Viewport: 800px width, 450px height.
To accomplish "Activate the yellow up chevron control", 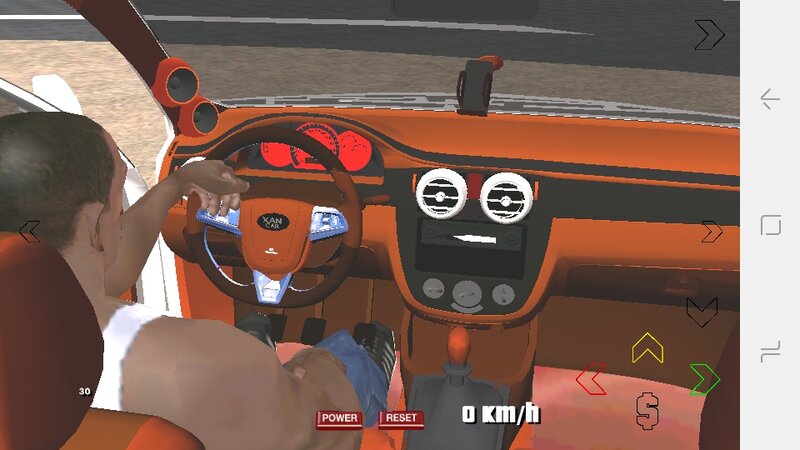I will point(648,347).
